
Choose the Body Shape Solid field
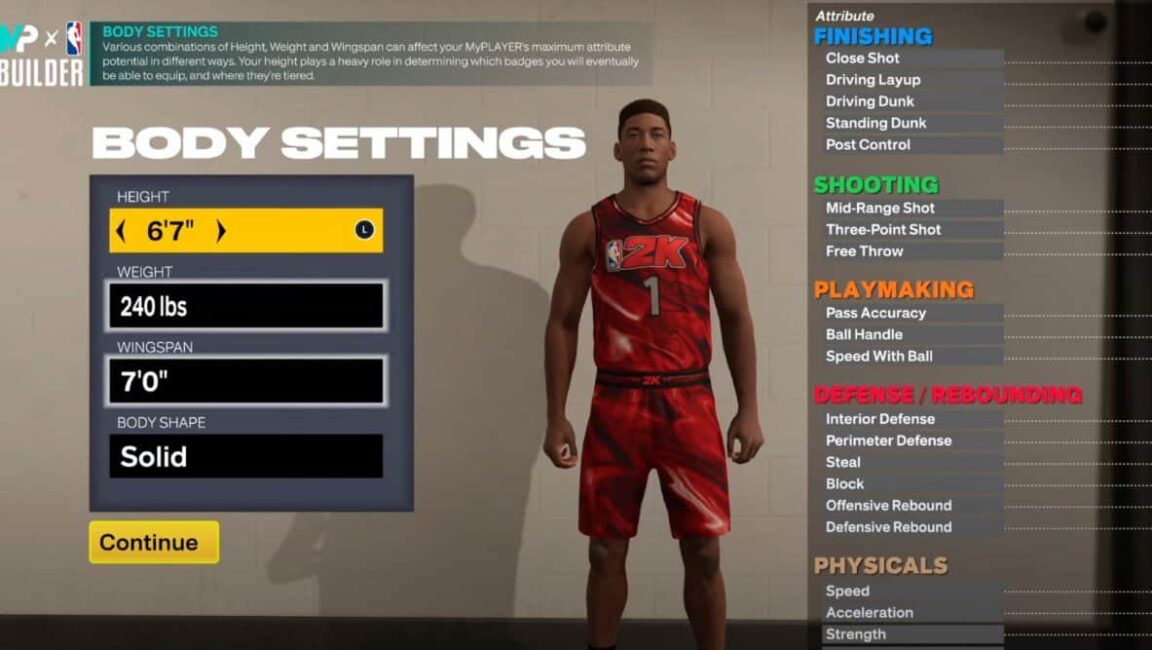pos(246,456)
